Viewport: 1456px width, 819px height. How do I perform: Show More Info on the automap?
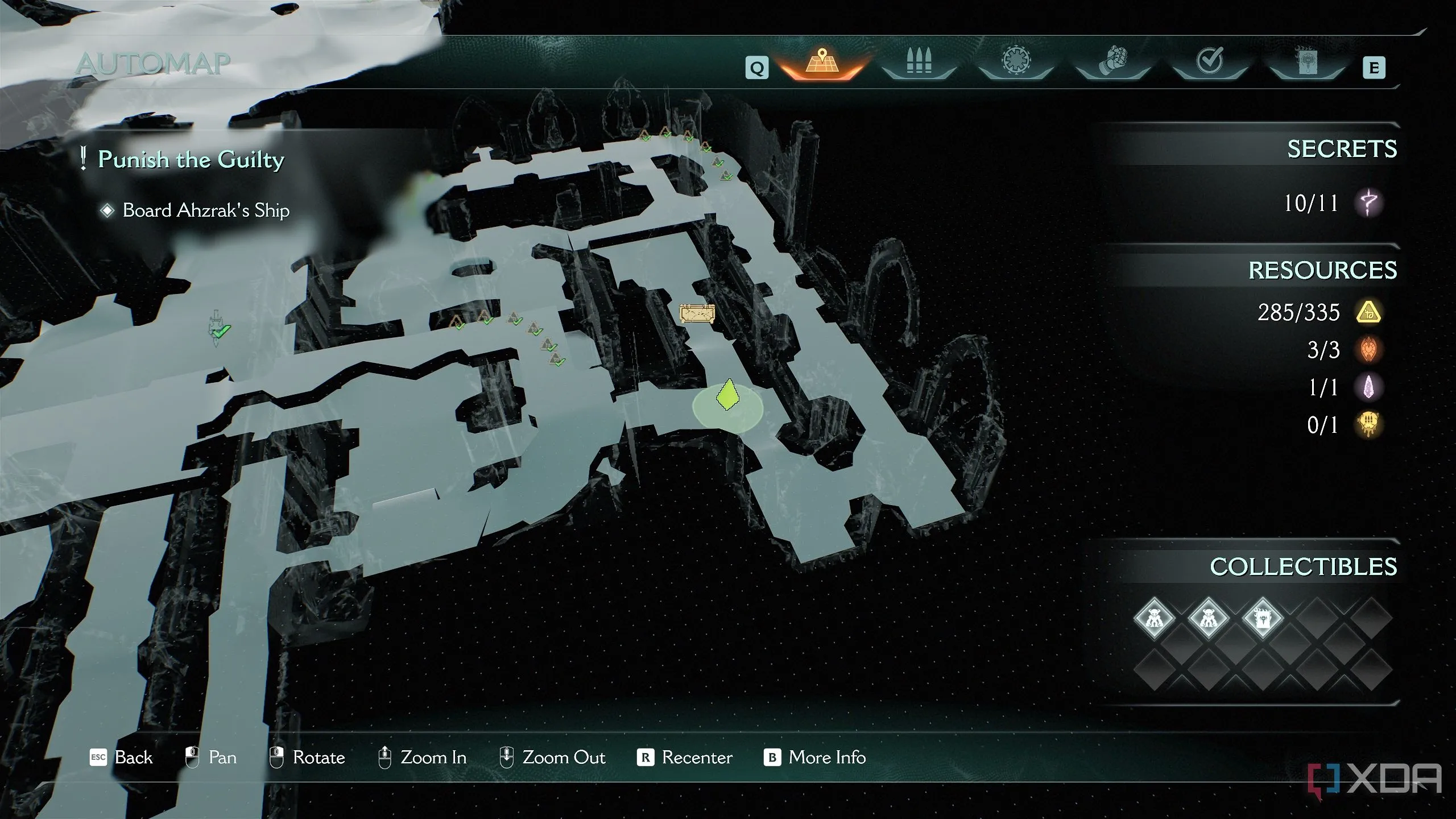click(815, 758)
